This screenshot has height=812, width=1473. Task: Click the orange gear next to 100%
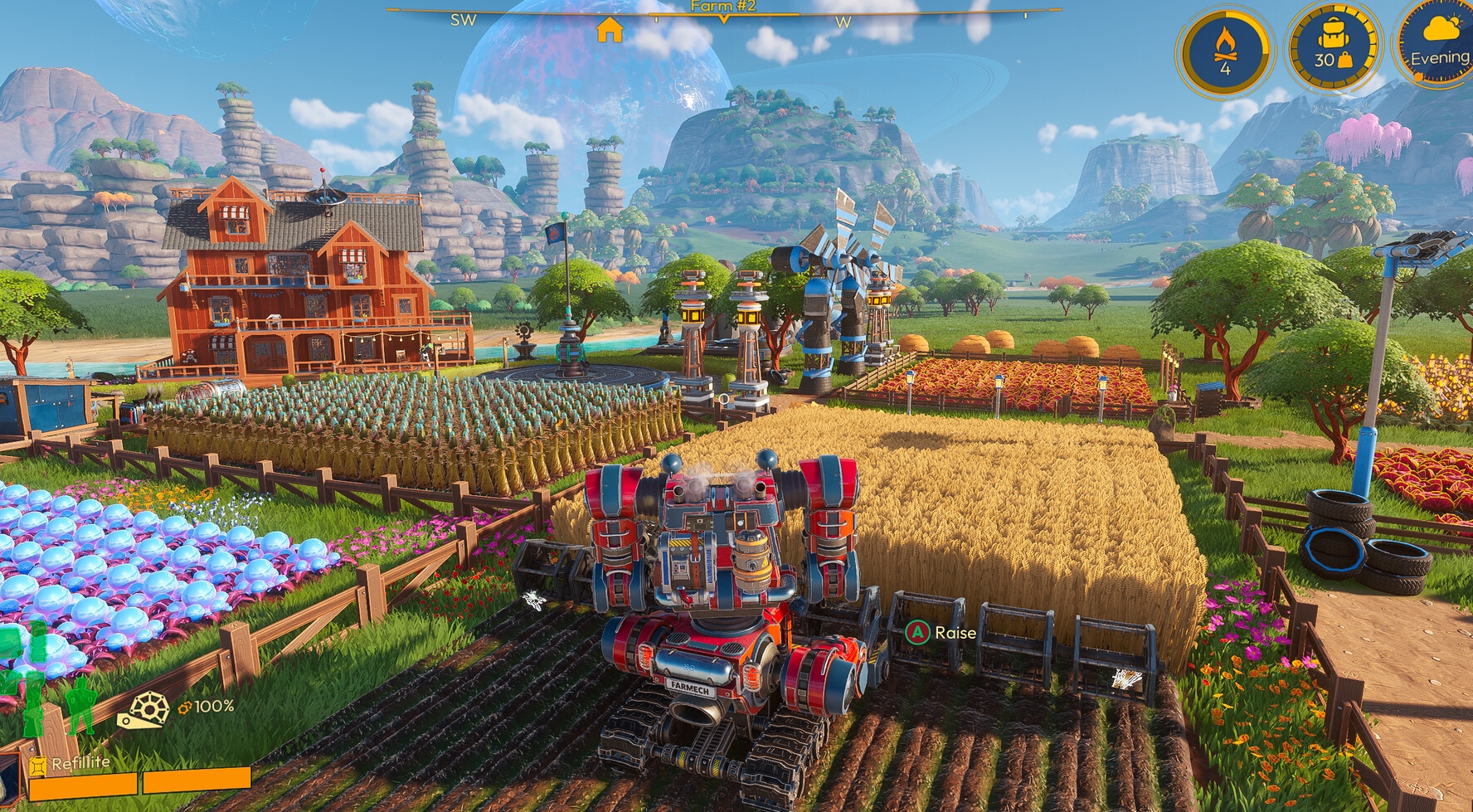tap(184, 707)
